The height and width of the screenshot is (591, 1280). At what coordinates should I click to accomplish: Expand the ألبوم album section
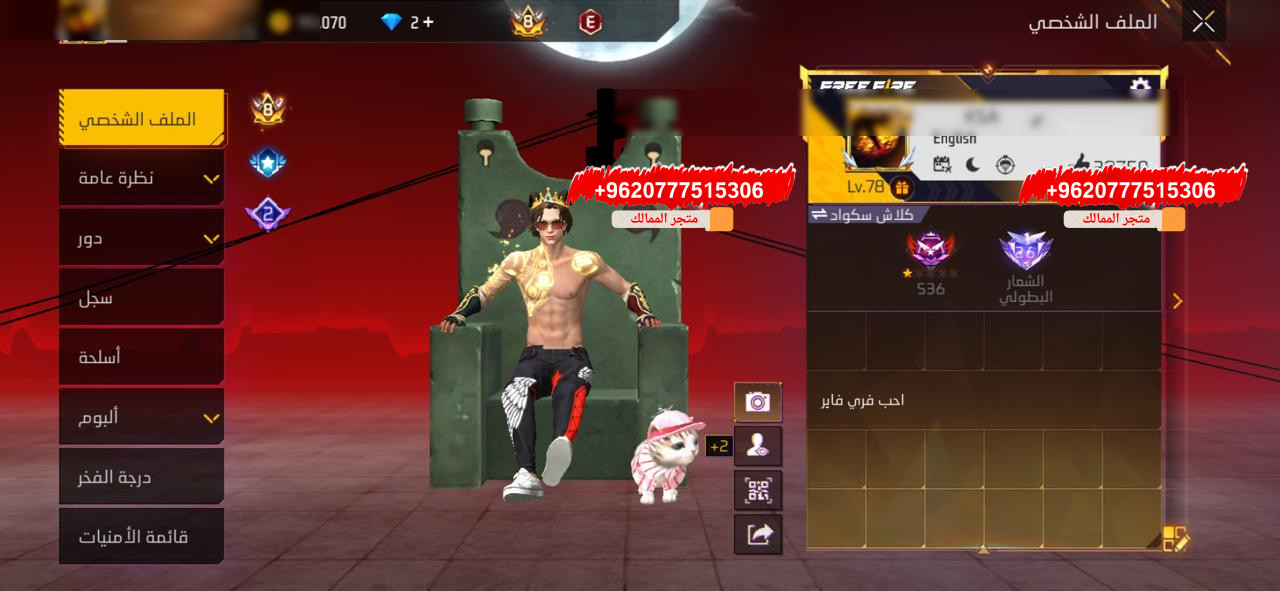click(x=141, y=417)
